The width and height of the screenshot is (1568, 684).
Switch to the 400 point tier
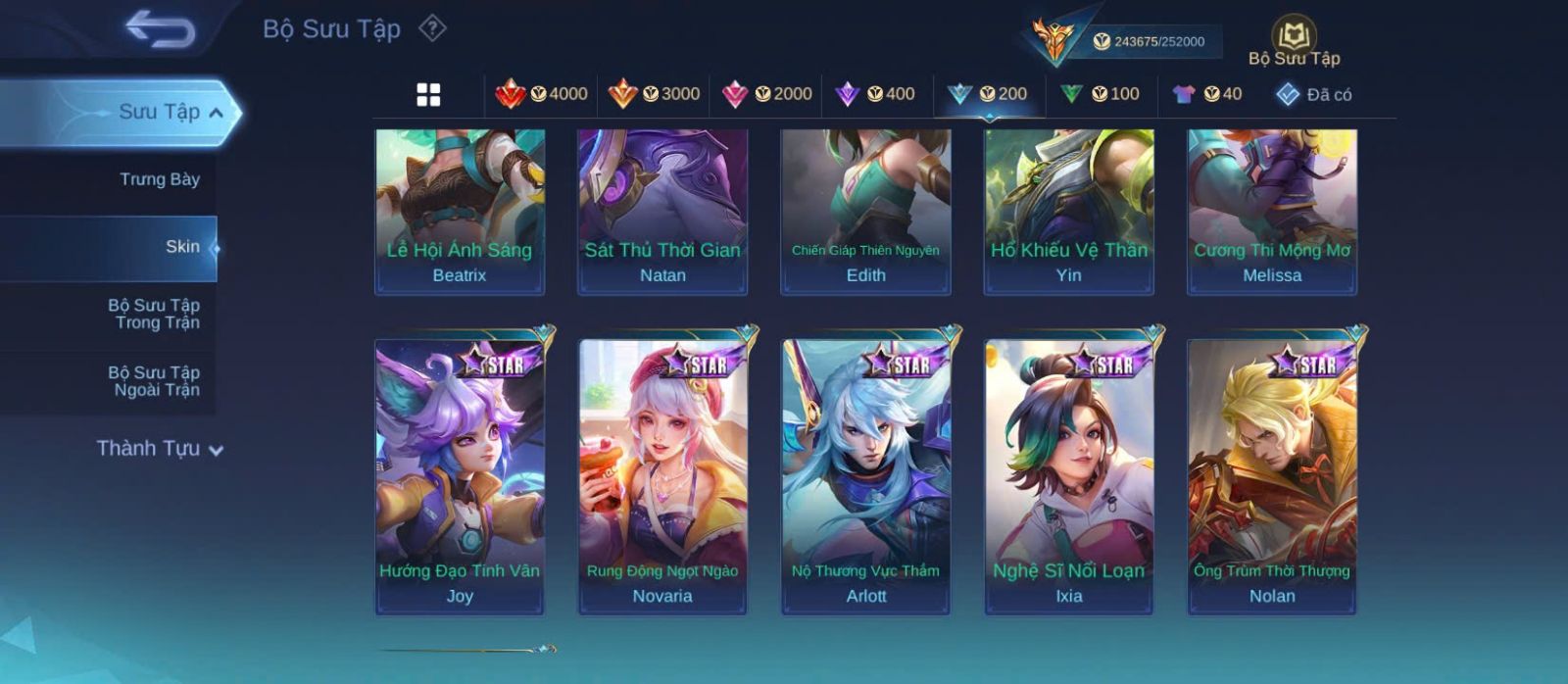(x=874, y=94)
